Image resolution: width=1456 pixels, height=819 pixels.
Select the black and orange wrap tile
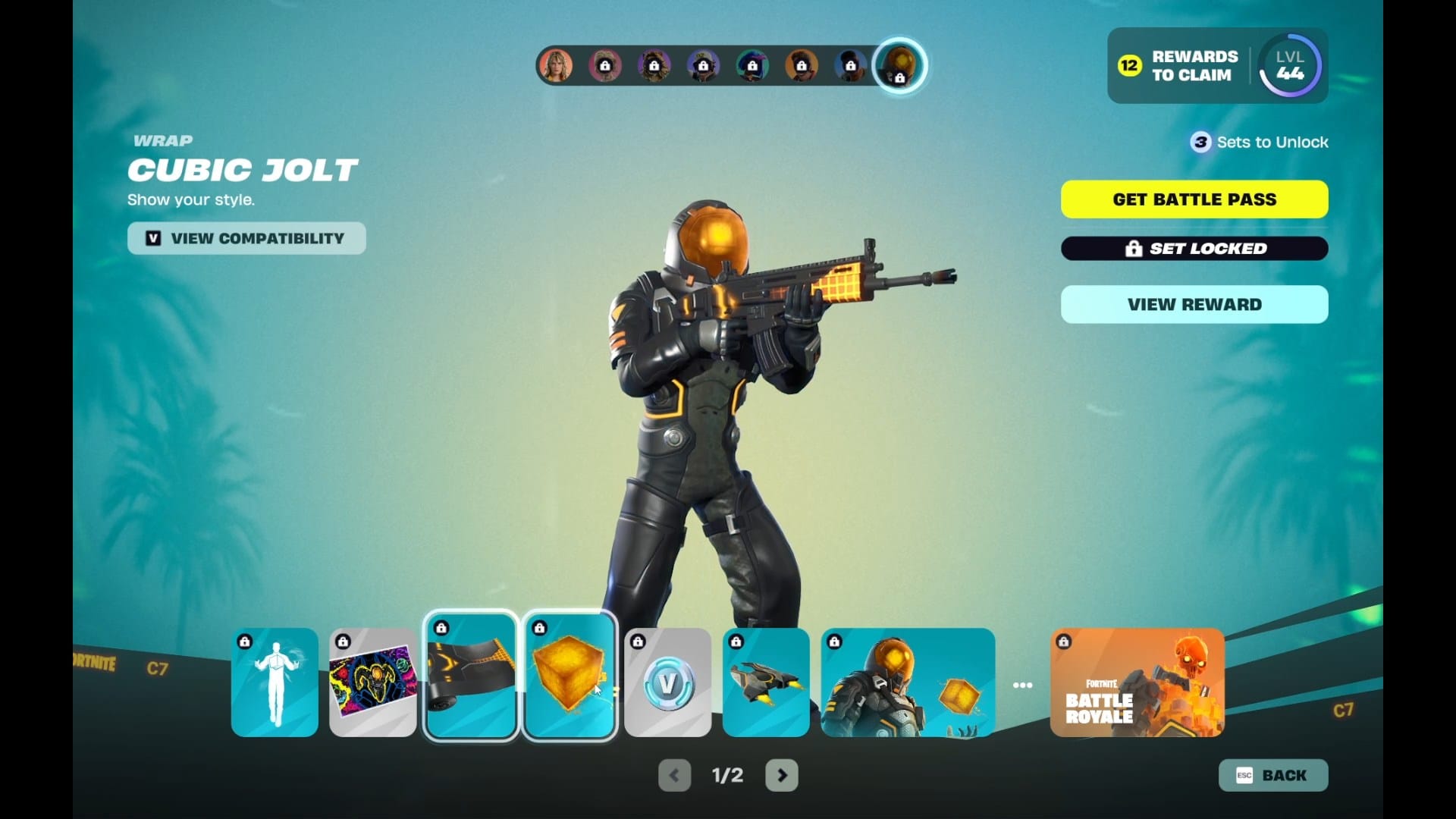[471, 675]
